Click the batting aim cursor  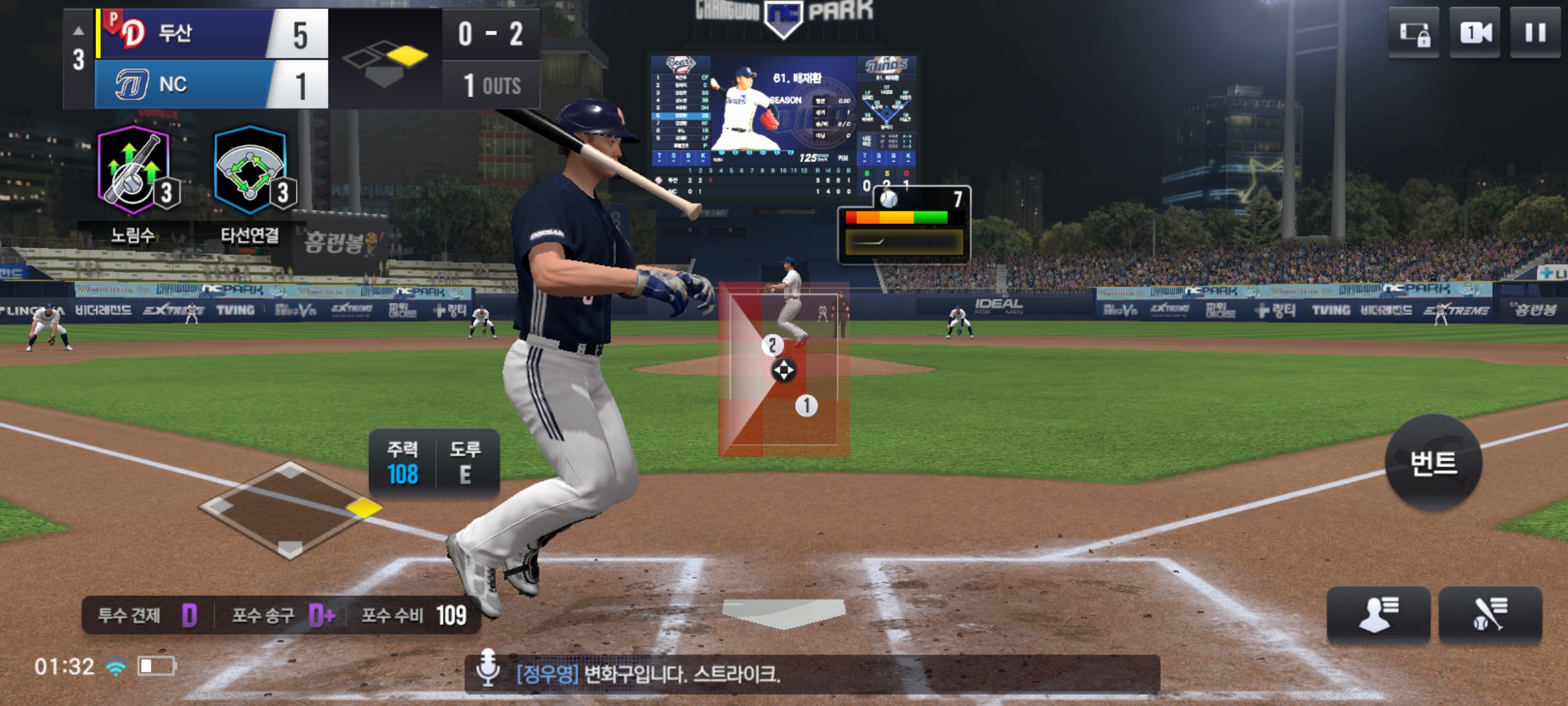[x=783, y=370]
